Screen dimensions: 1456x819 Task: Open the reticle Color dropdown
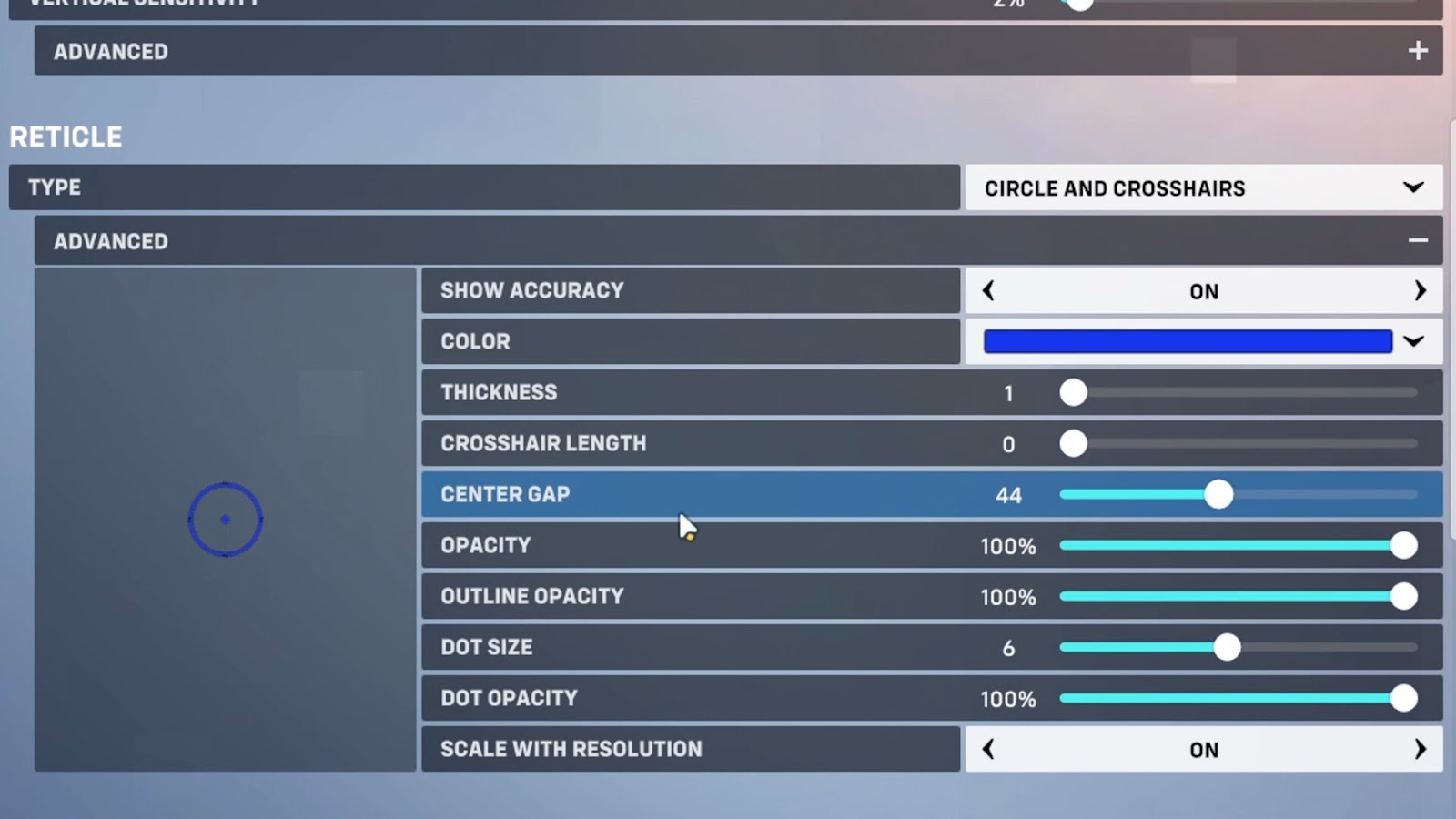coord(1413,341)
